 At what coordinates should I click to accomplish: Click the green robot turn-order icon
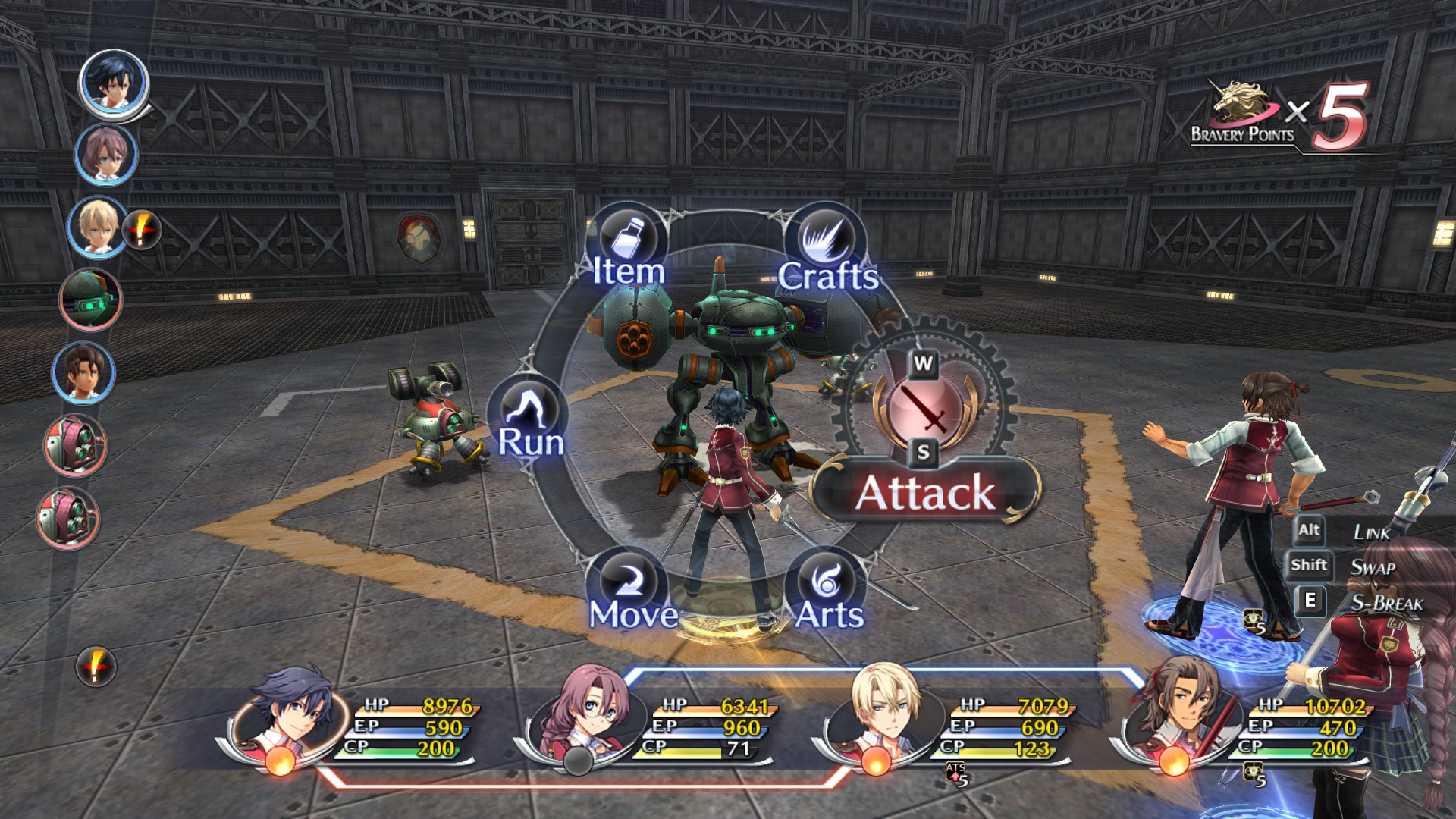90,299
